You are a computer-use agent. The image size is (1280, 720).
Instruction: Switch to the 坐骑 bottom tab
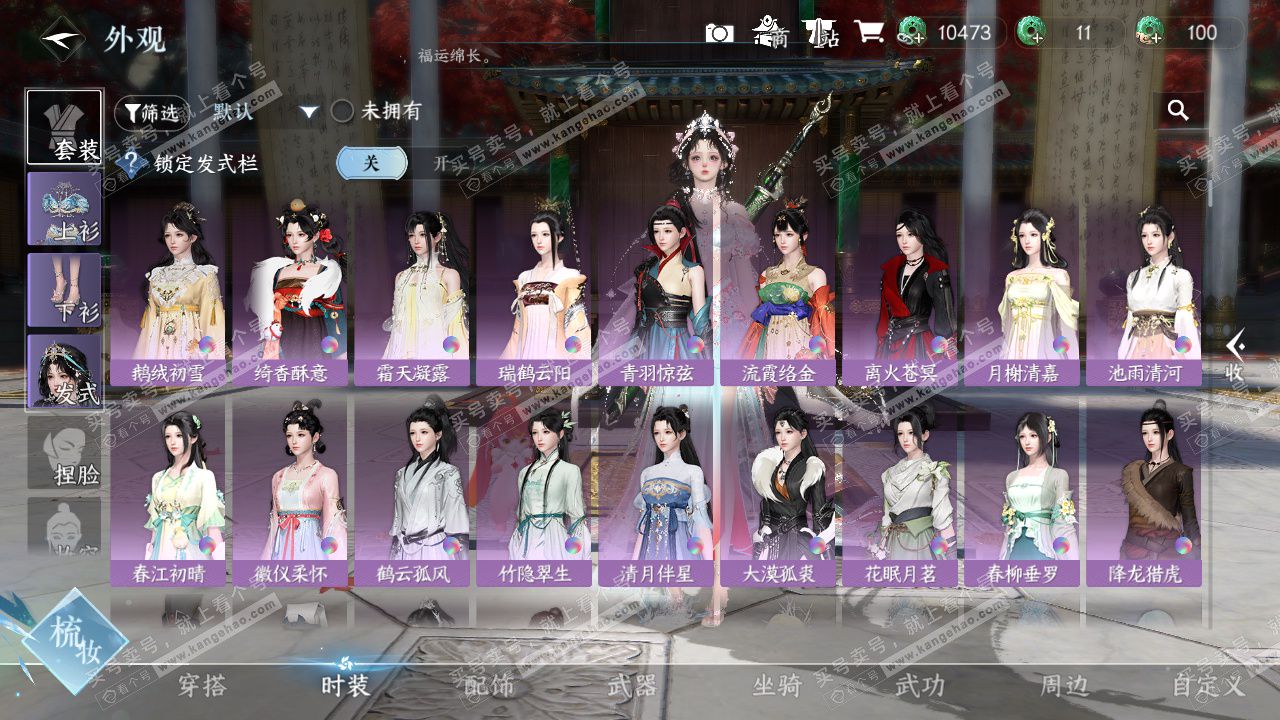point(777,685)
